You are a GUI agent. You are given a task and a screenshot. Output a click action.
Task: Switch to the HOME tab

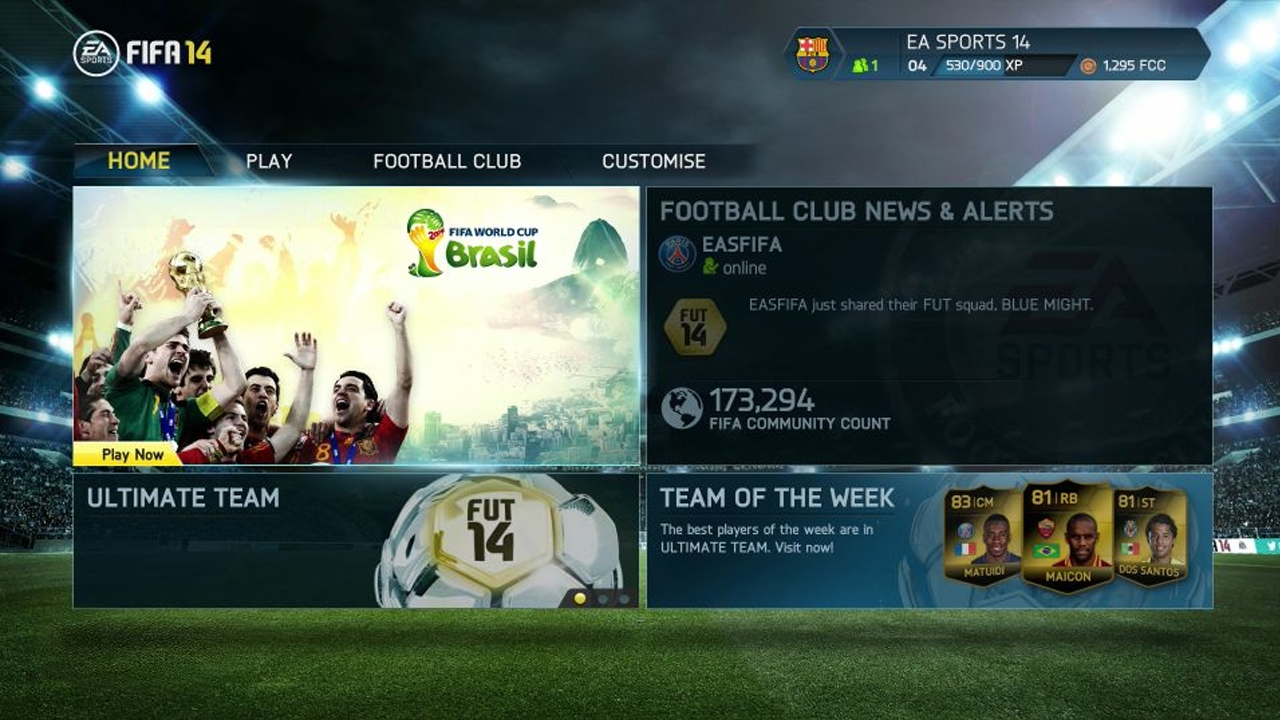tap(140, 160)
